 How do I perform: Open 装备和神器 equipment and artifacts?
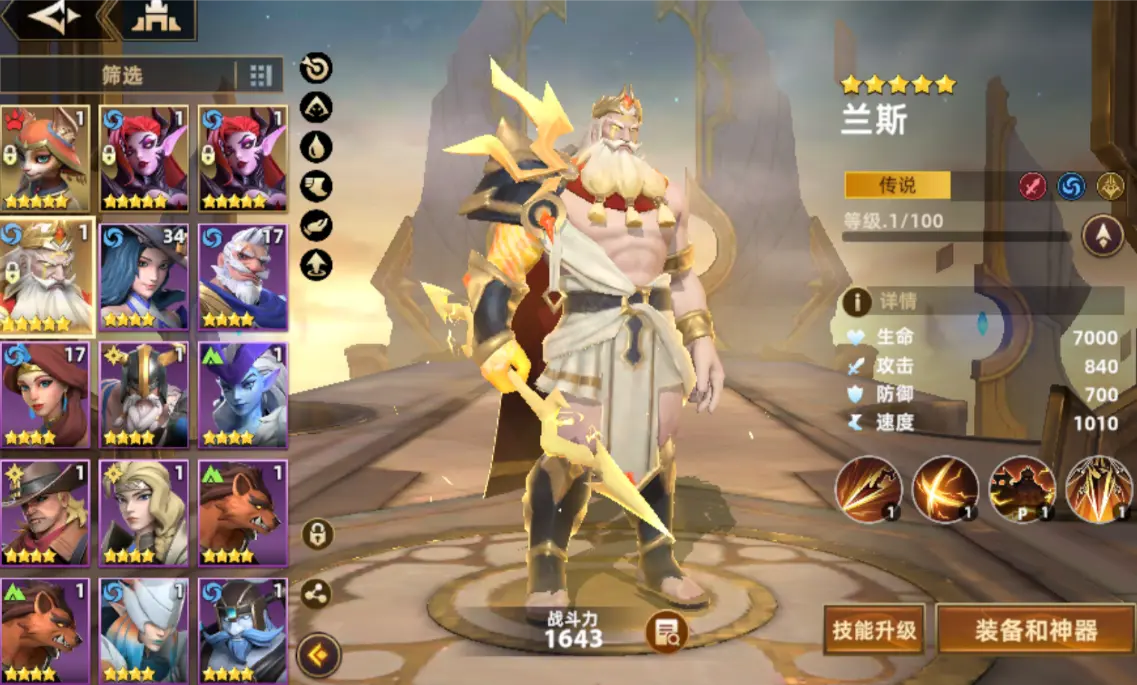point(1036,630)
